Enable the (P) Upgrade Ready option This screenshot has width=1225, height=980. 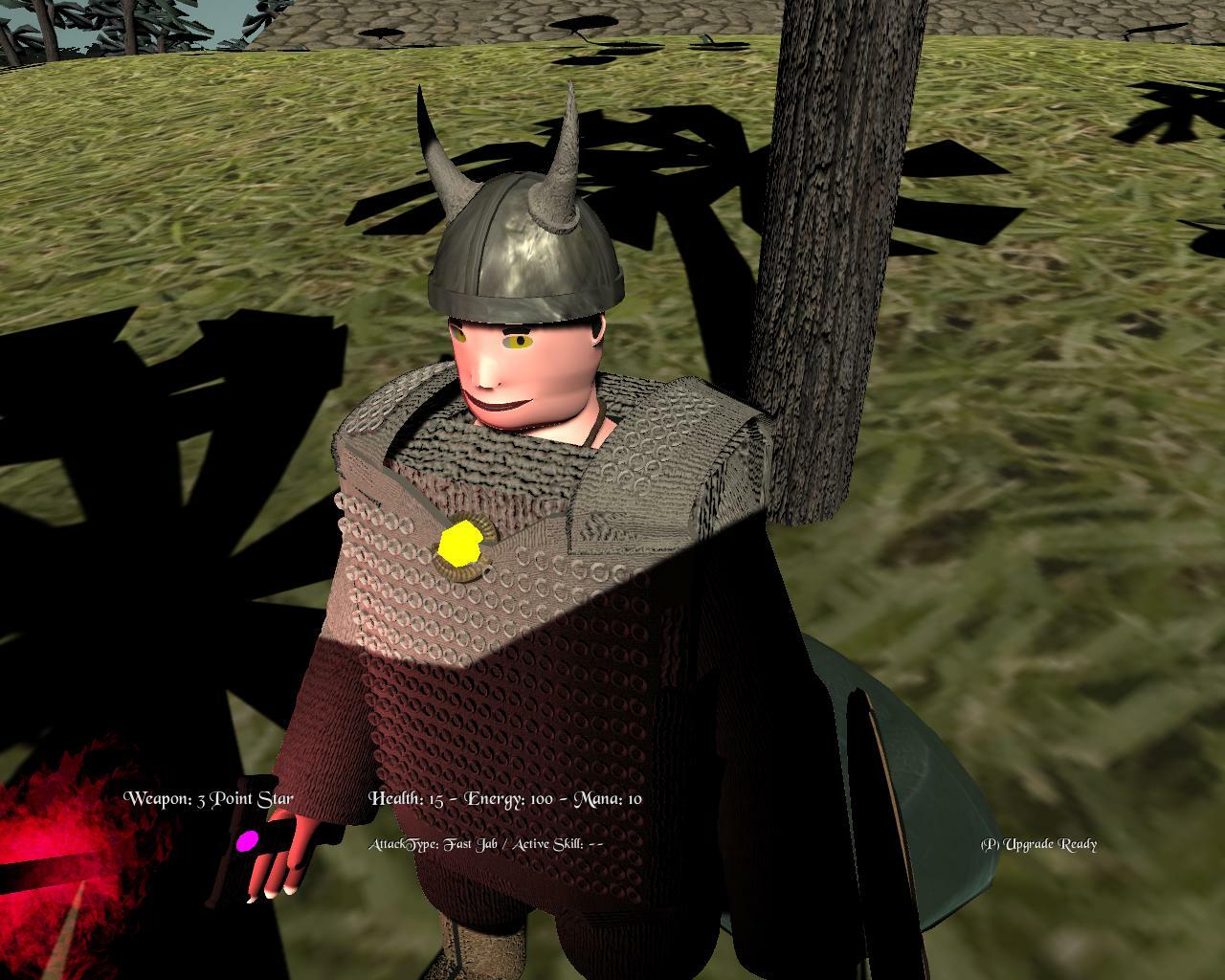(1037, 845)
